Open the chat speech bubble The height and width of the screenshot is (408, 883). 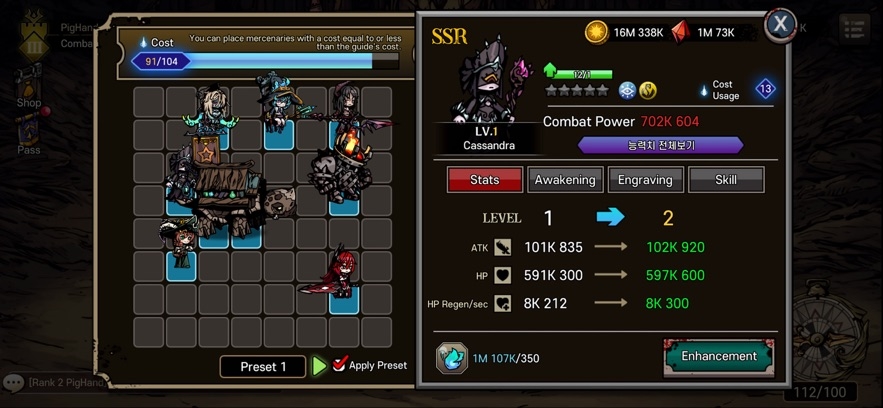point(13,382)
